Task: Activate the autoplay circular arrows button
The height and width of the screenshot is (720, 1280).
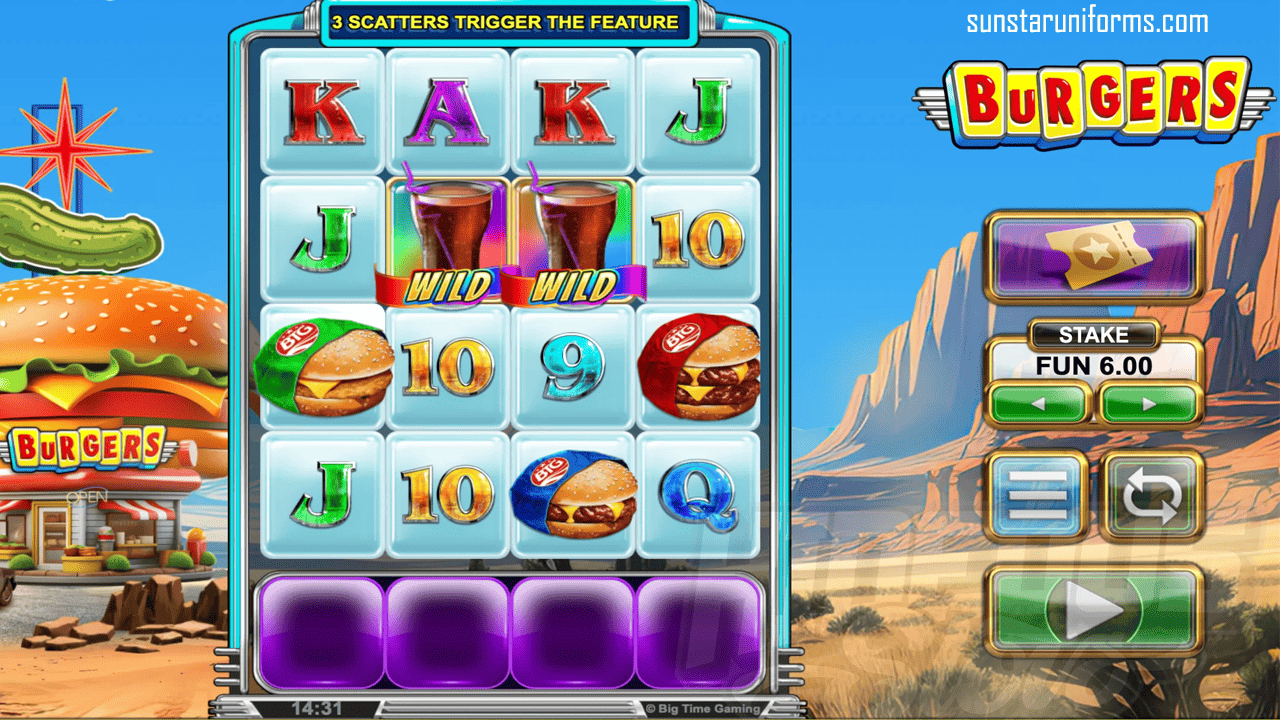Action: pyautogui.click(x=1151, y=497)
